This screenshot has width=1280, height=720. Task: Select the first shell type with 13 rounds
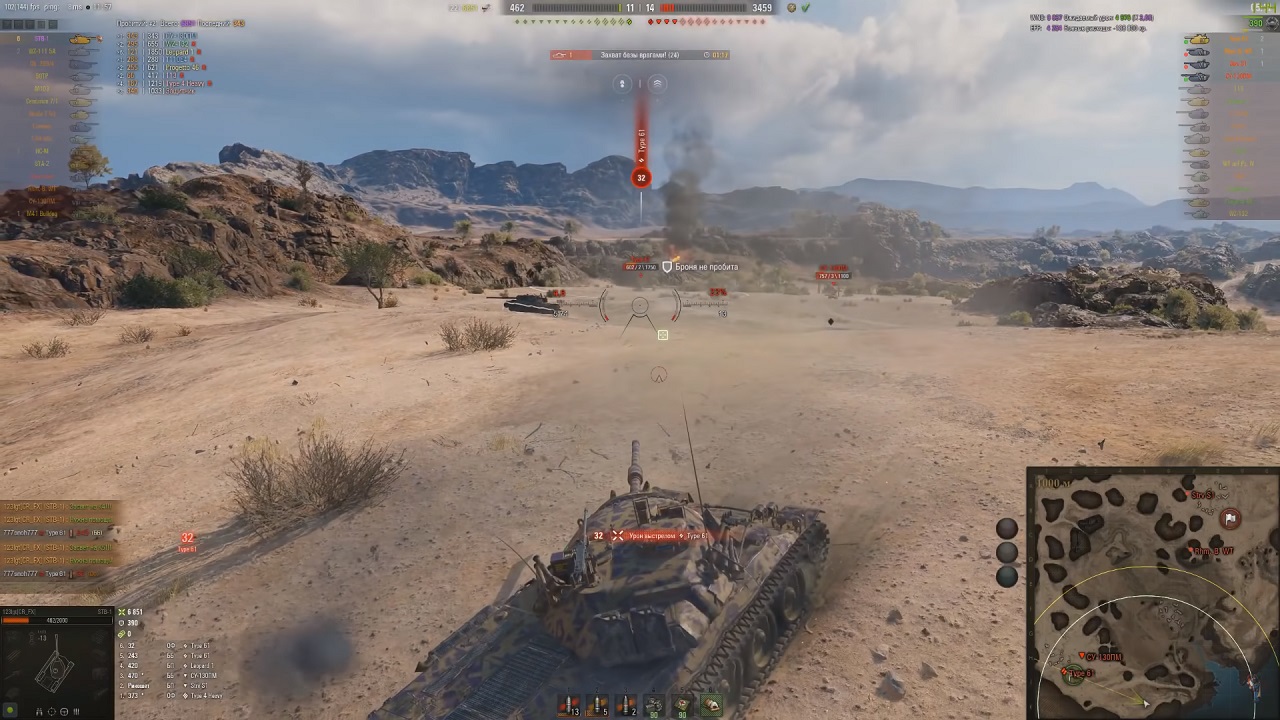(x=569, y=705)
